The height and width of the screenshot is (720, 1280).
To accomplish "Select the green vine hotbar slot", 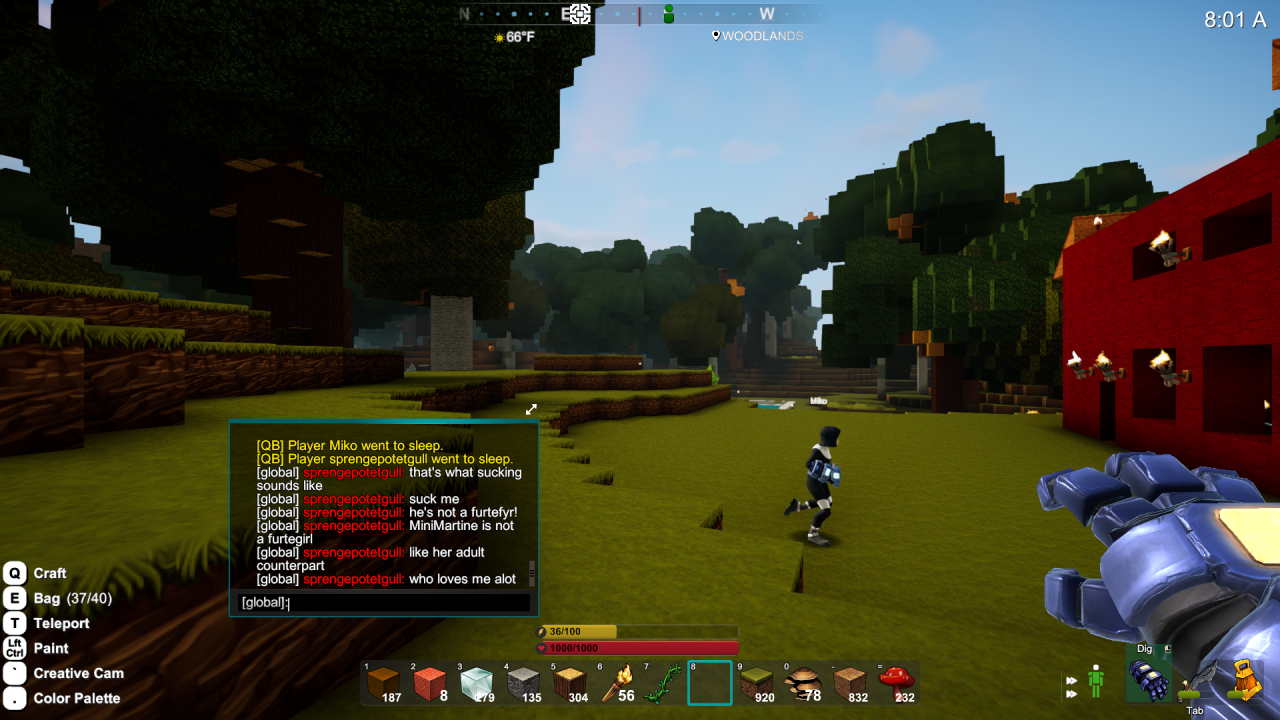I will pos(662,683).
